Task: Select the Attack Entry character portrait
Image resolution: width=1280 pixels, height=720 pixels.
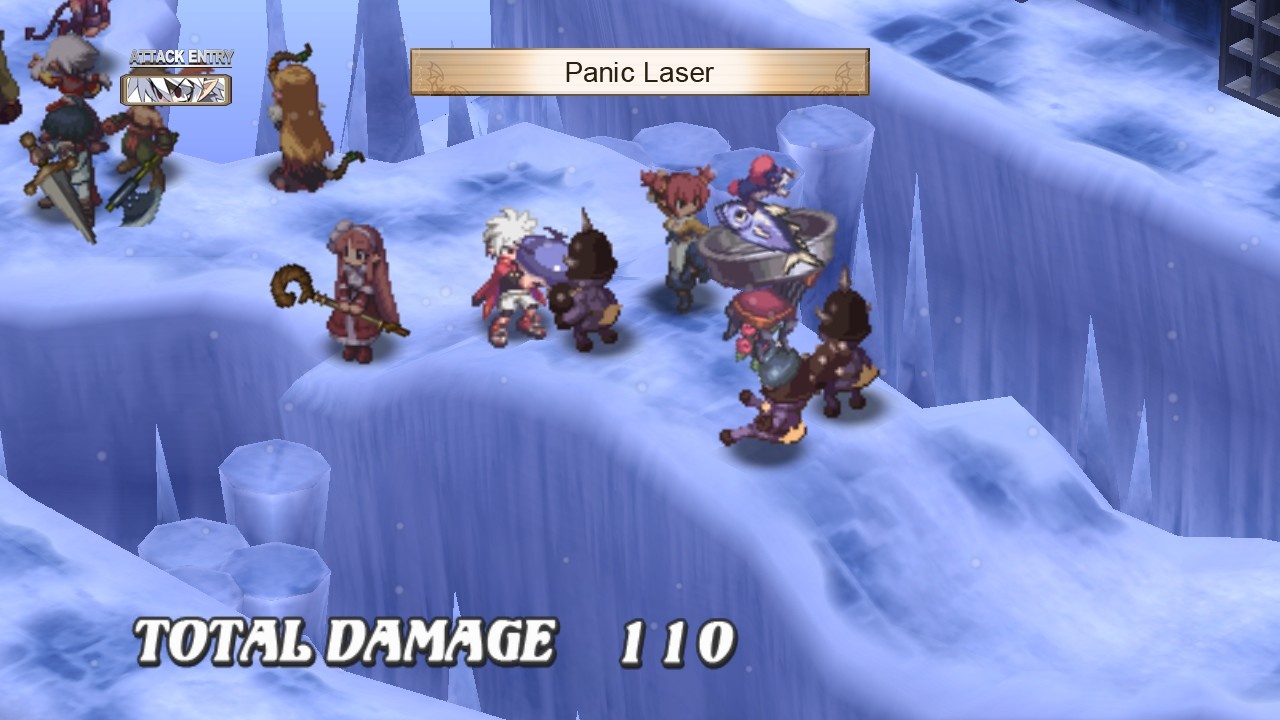Action: [176, 92]
